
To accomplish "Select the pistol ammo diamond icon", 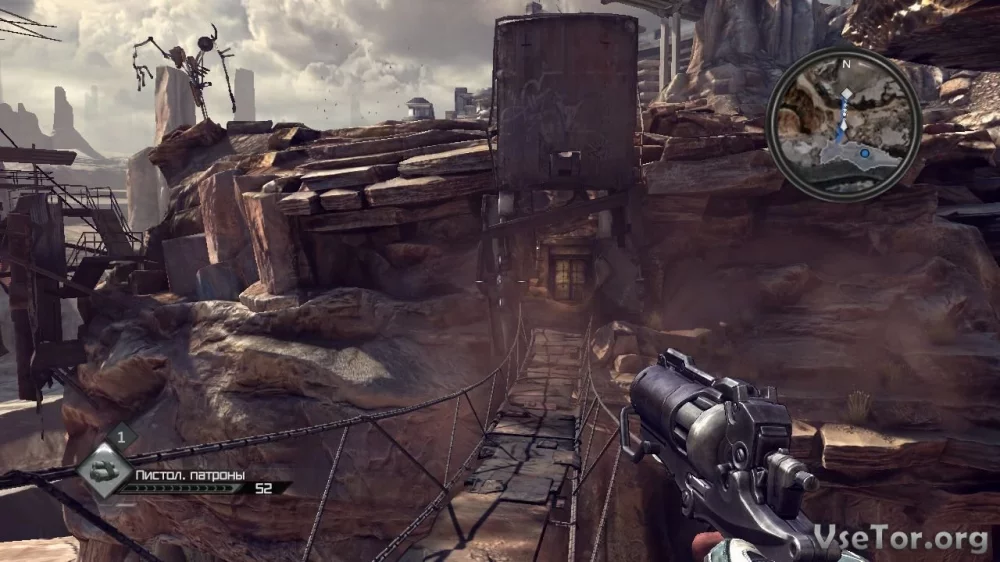I will click(x=104, y=468).
